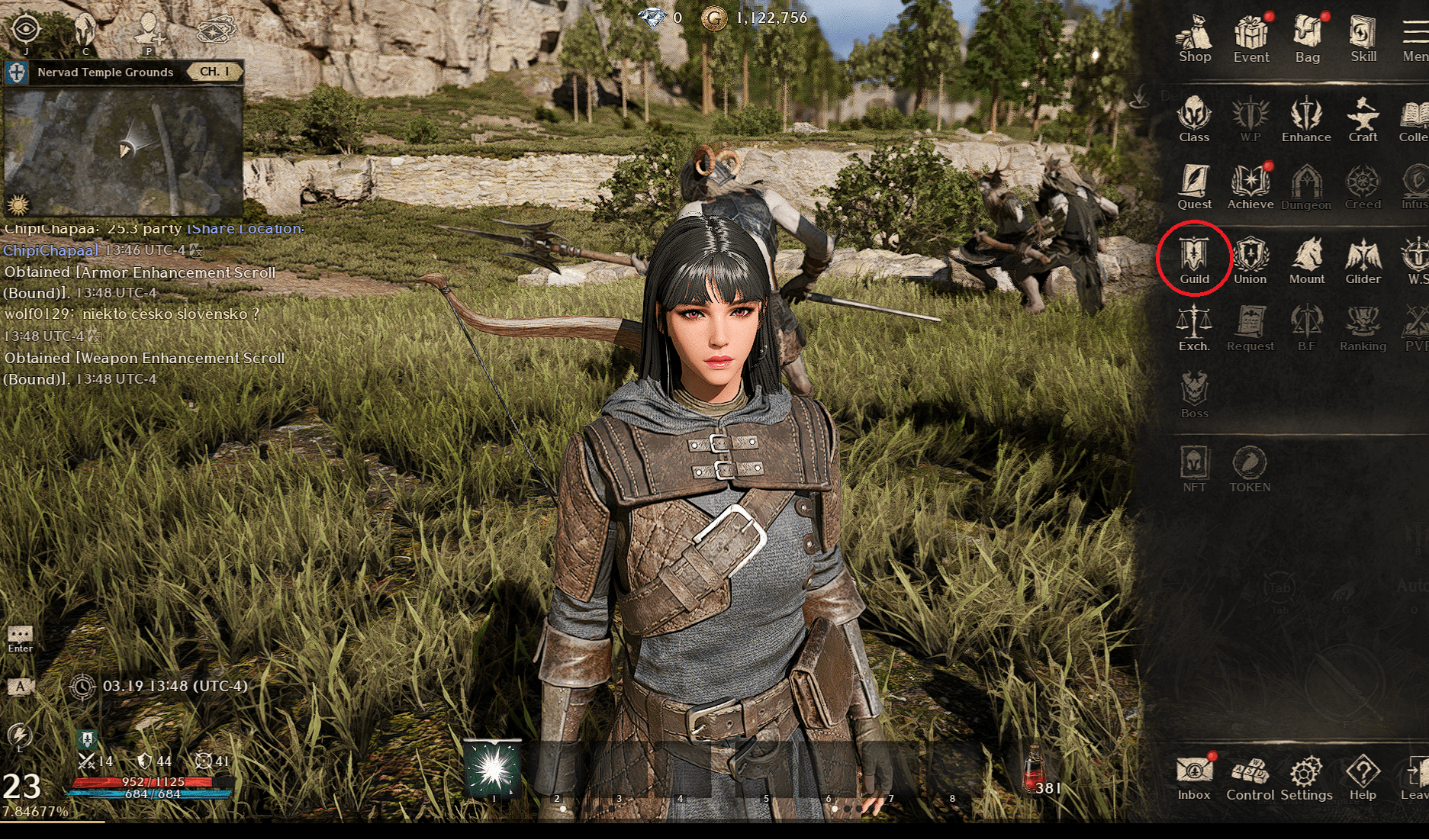Viewport: 1429px width, 840px height.
Task: Click the minimap in top-left corner
Action: click(122, 145)
